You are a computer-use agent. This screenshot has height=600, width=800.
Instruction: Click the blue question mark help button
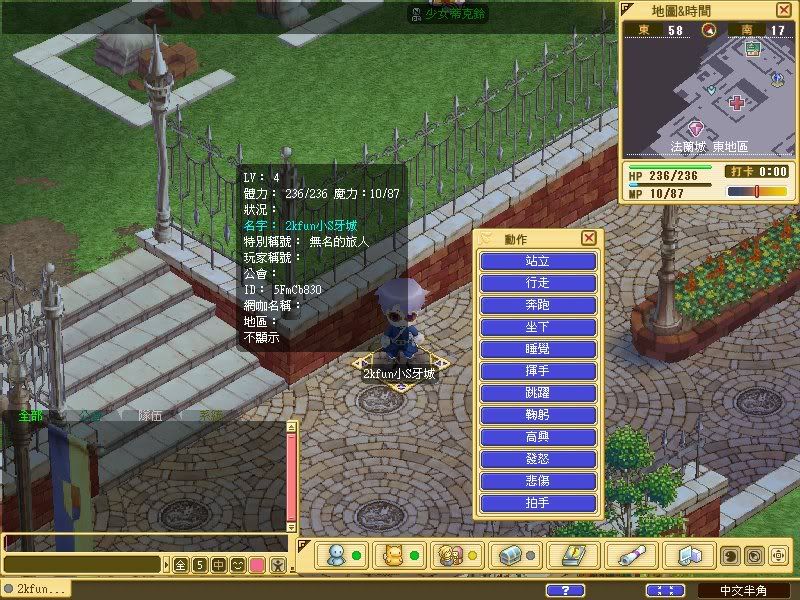(567, 590)
